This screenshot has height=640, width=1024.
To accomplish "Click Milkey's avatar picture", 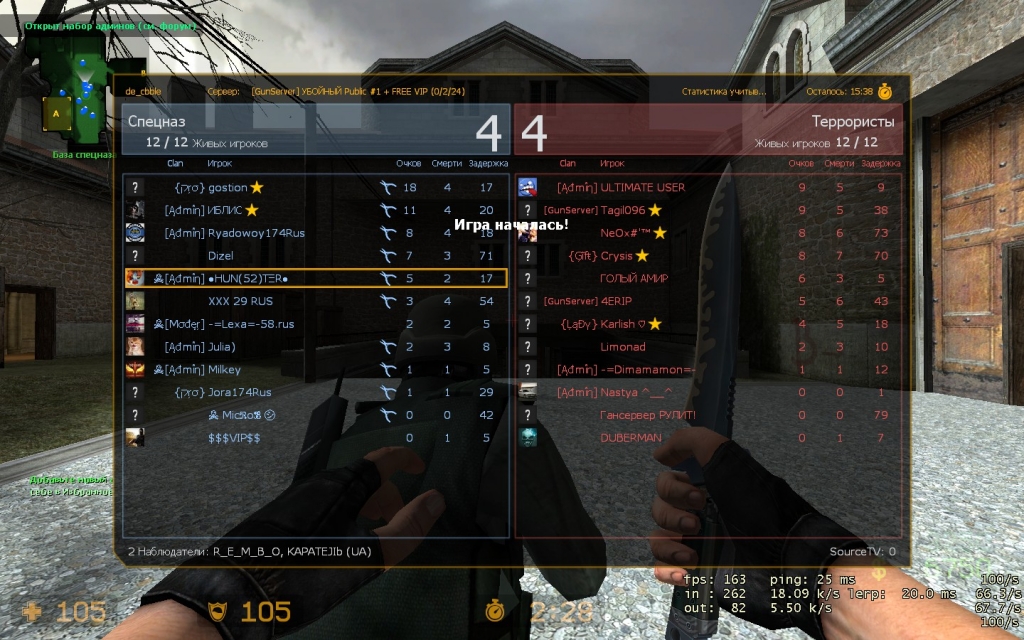I will coord(135,370).
